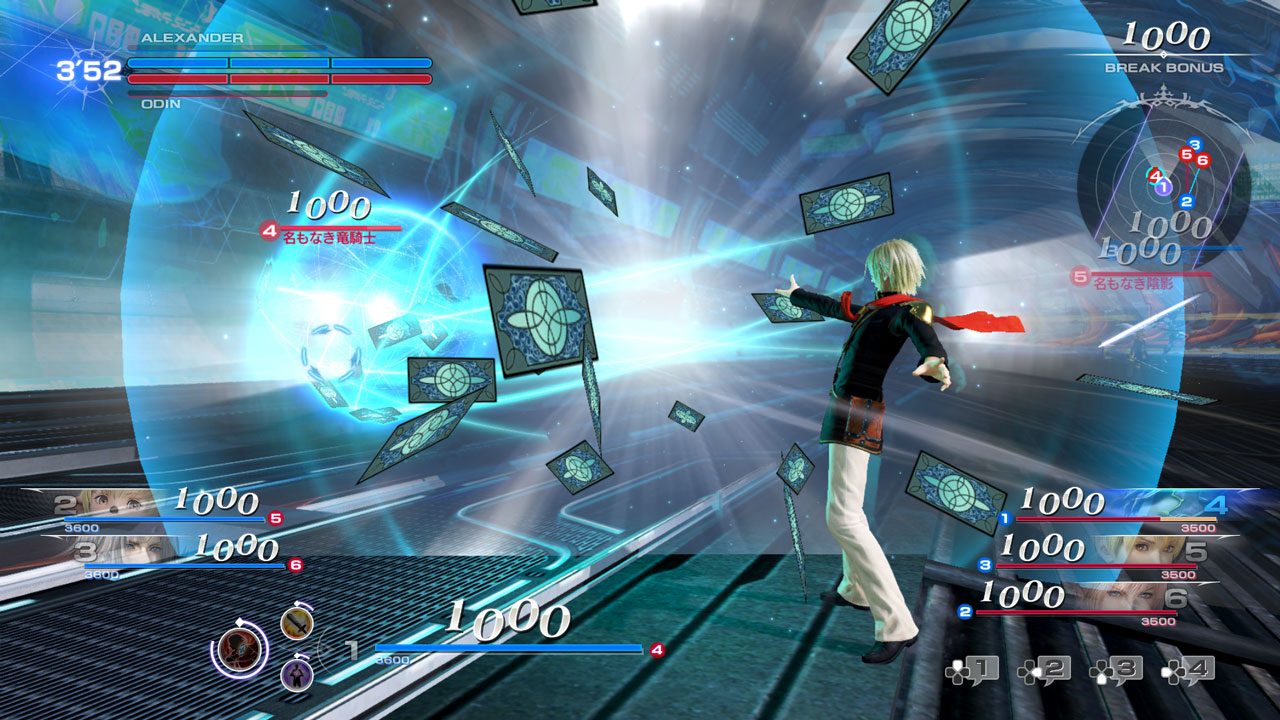Viewport: 1280px width, 720px height.
Task: Use the sword EX skill icon
Action: point(297,623)
